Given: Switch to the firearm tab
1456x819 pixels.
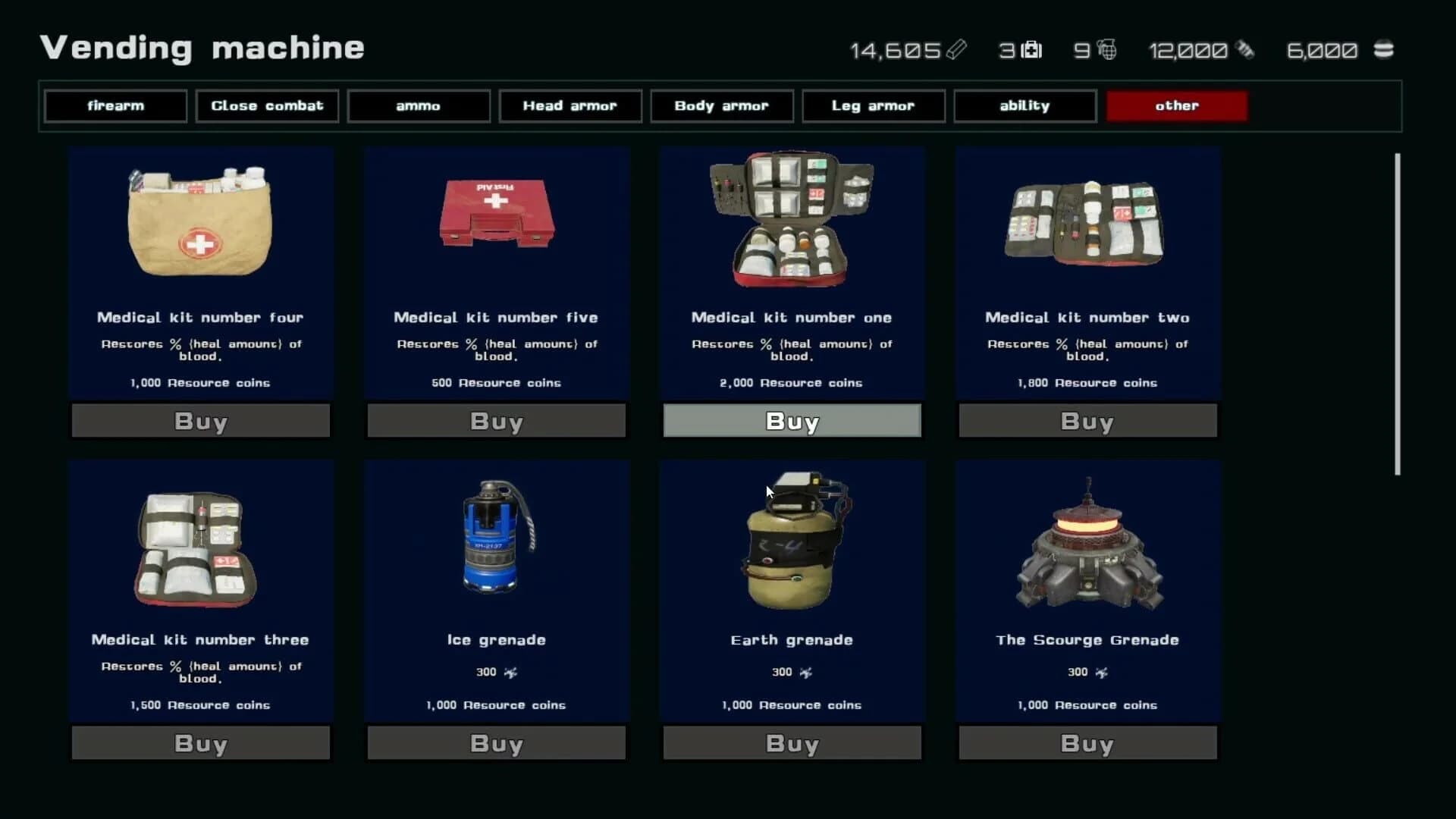Looking at the screenshot, I should pyautogui.click(x=115, y=105).
